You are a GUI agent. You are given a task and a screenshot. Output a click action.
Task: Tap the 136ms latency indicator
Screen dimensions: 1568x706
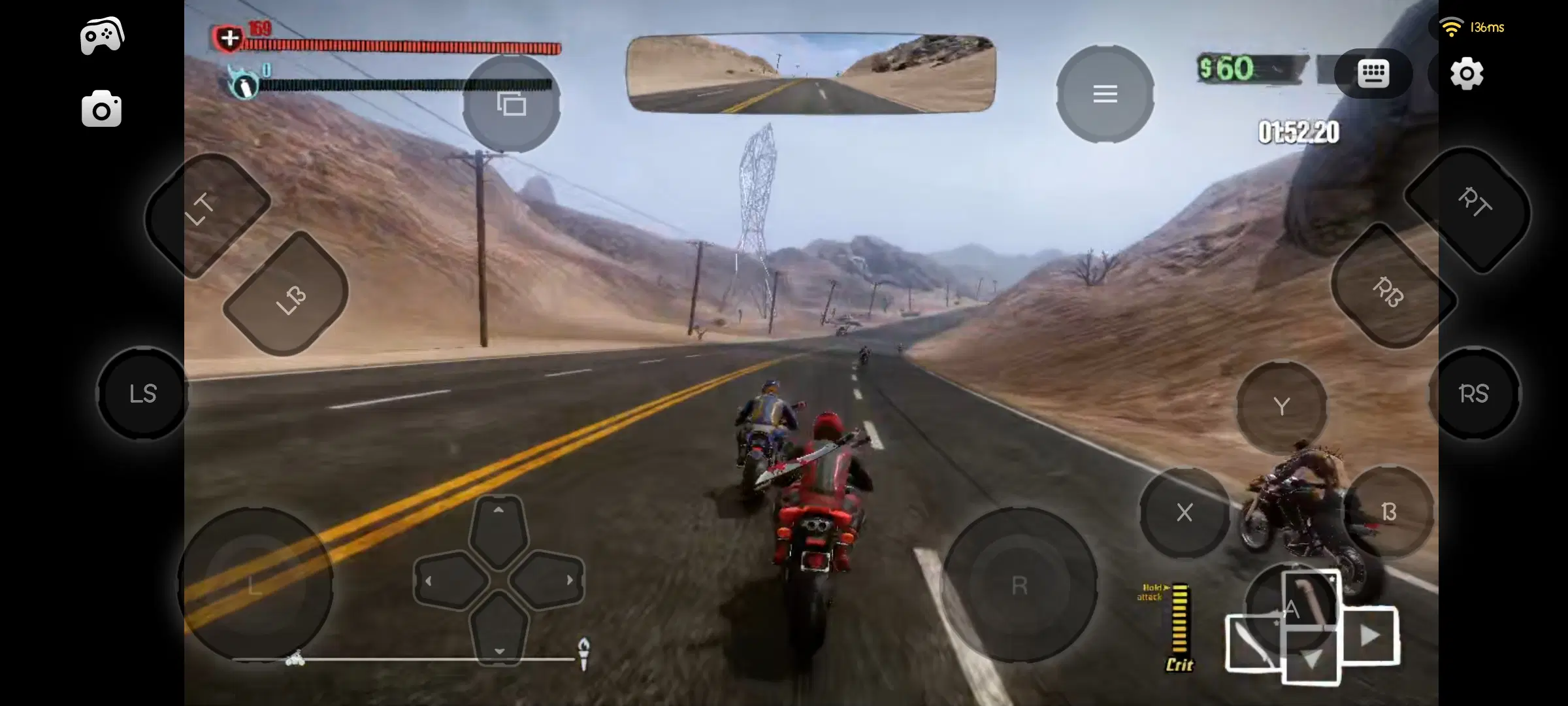click(x=1488, y=27)
